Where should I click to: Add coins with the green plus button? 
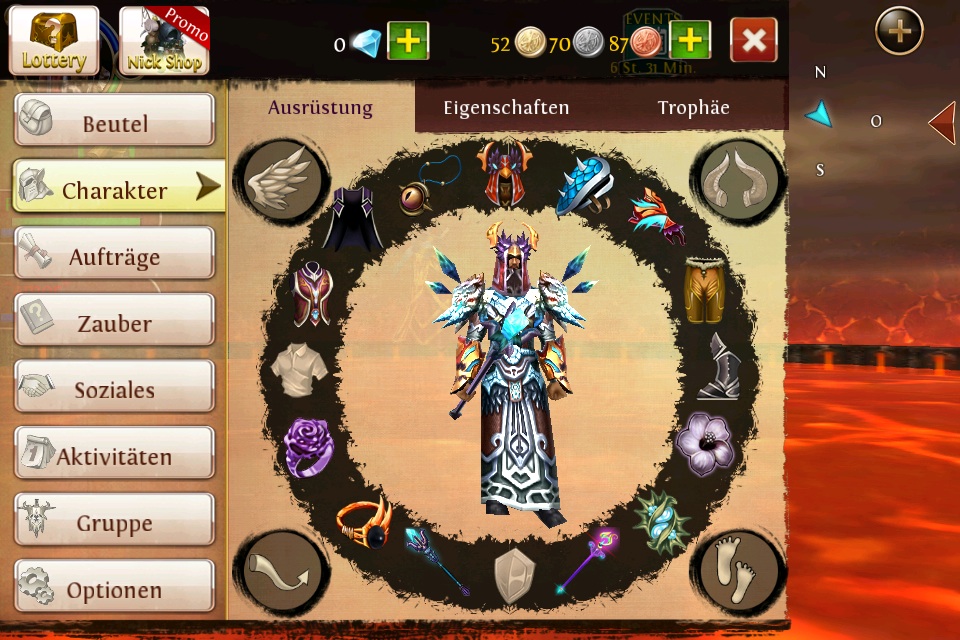tap(690, 41)
